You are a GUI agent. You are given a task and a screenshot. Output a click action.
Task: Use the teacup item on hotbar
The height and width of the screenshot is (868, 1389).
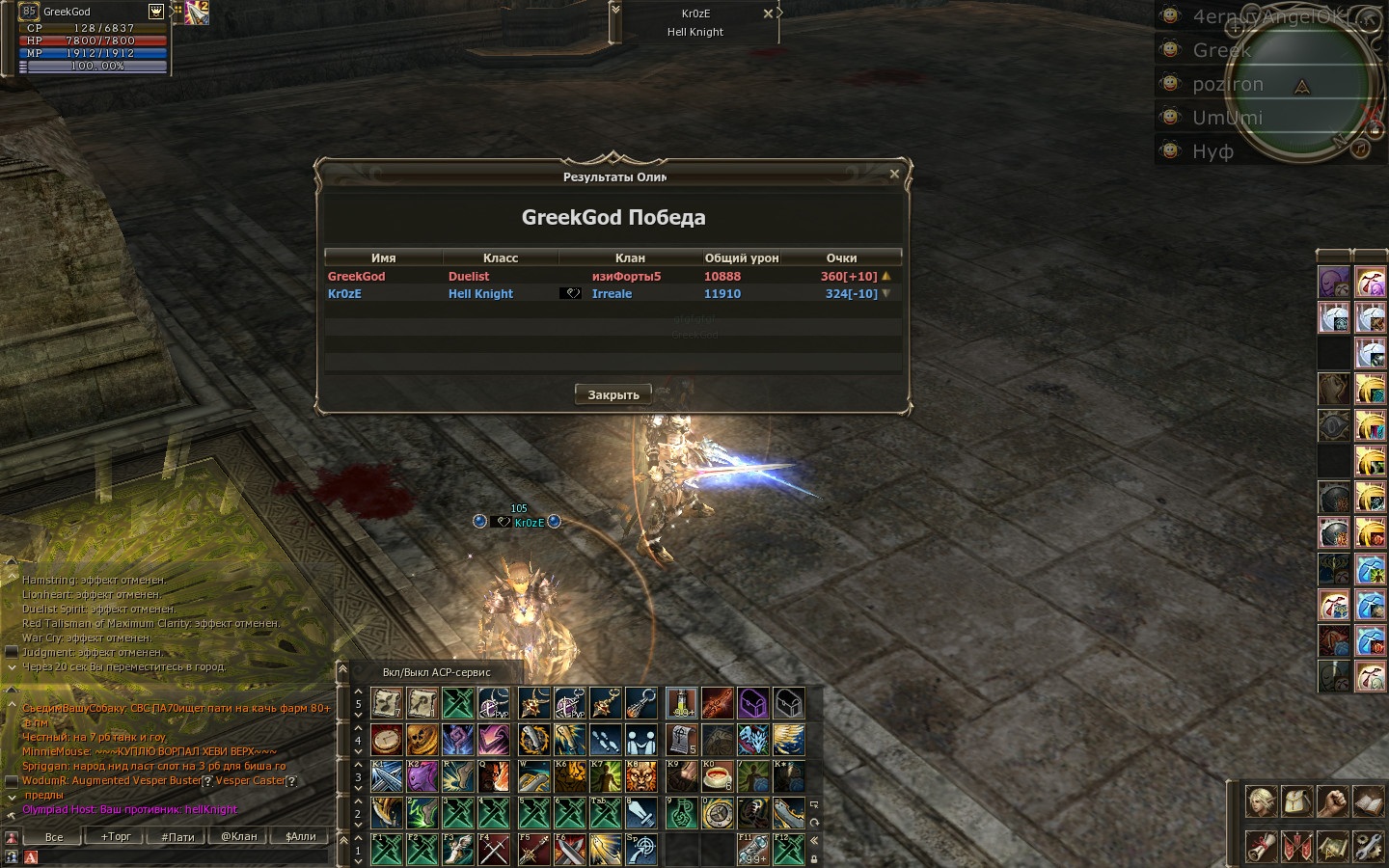pyautogui.click(x=718, y=776)
